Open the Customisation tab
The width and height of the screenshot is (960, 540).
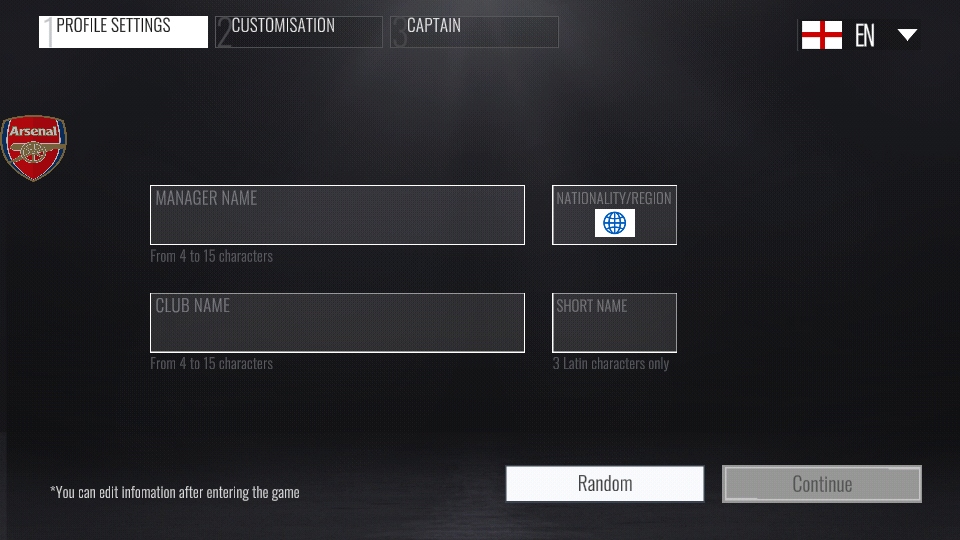tap(298, 31)
